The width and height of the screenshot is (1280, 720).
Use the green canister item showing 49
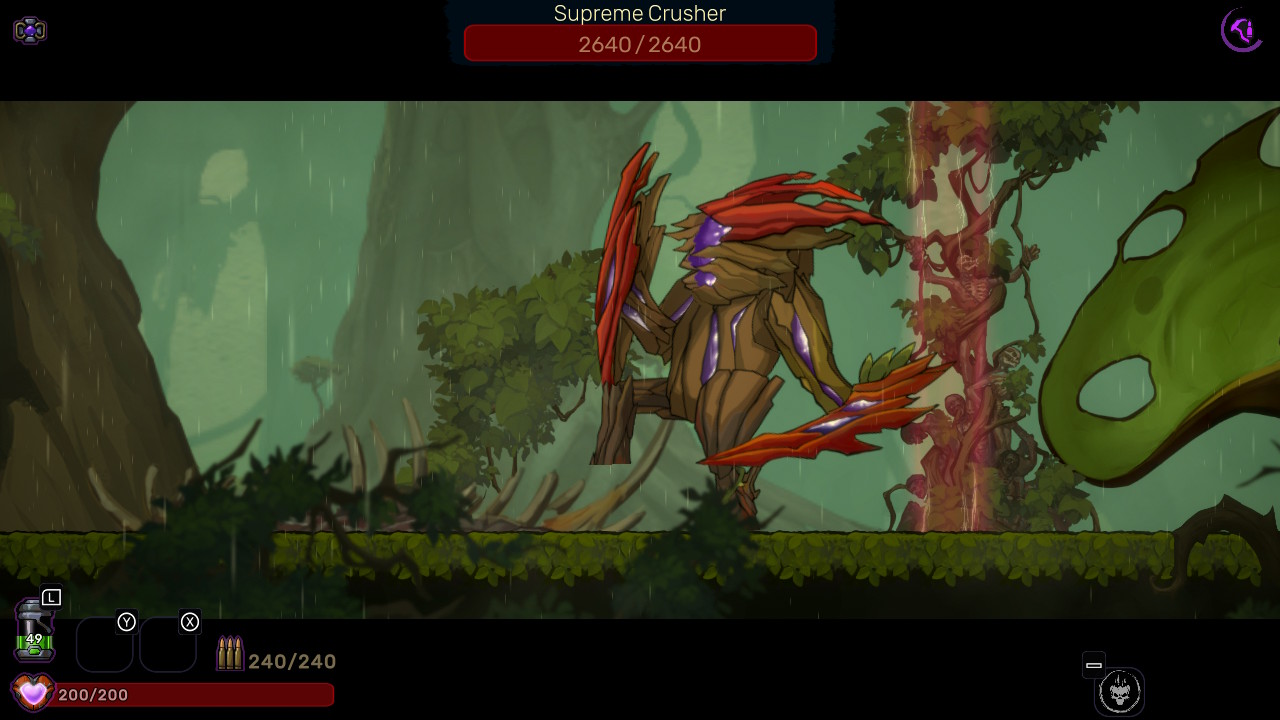coord(34,632)
